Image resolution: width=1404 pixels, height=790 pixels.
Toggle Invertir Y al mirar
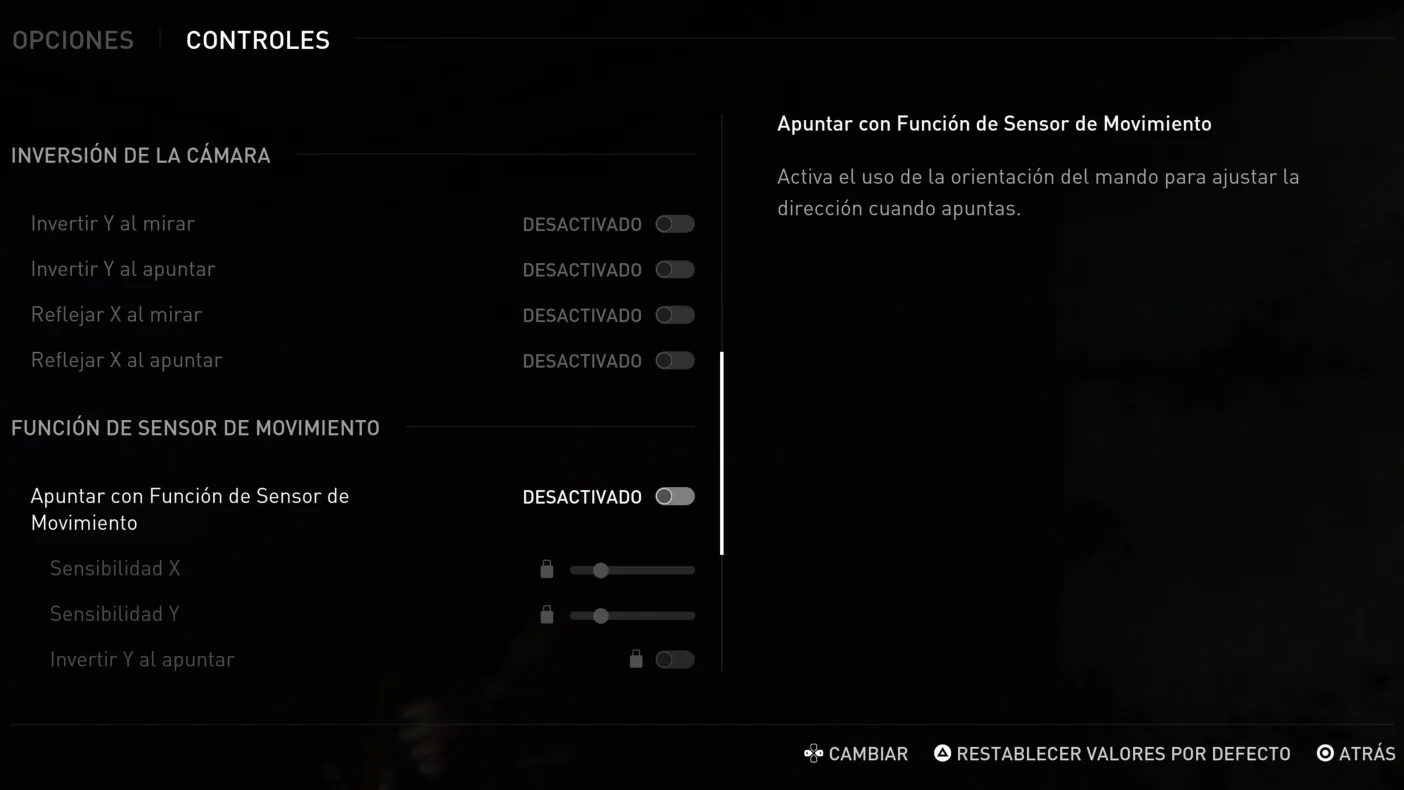674,224
